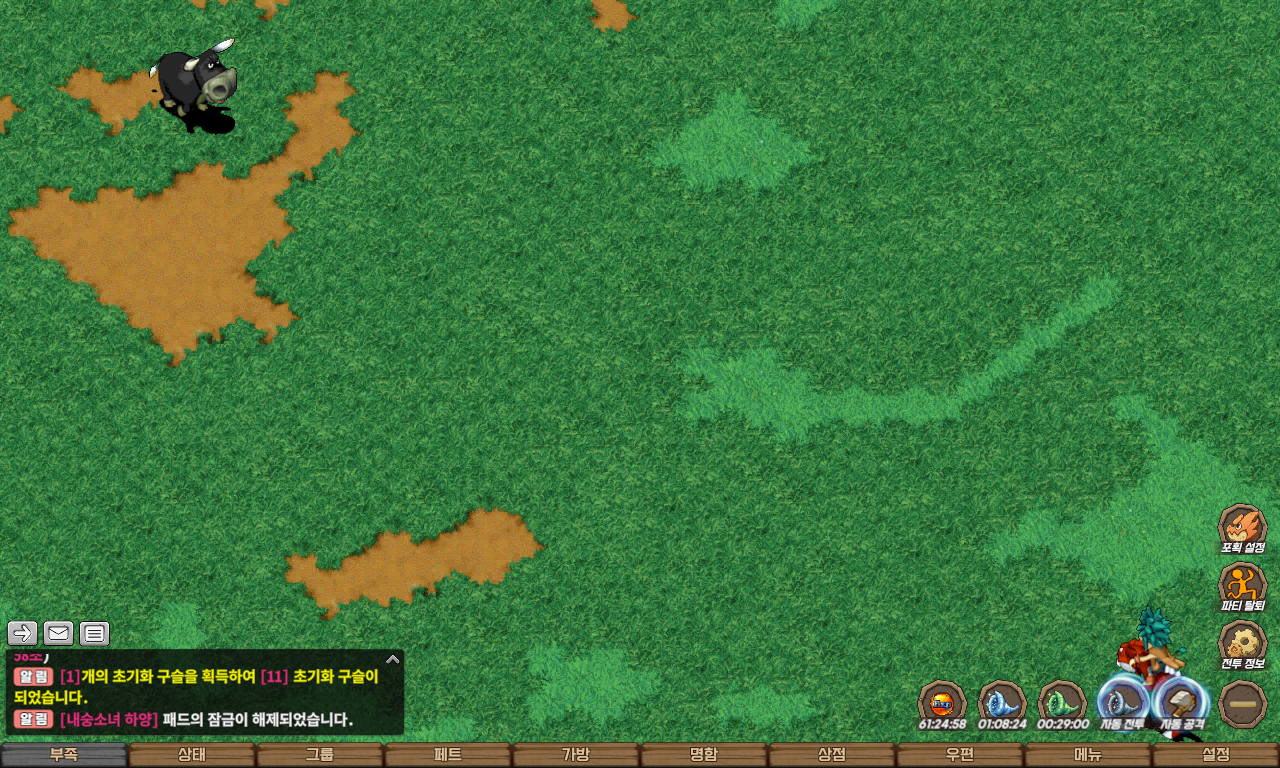Screen dimensions: 1280x768
Task: Select the 그룹 (group) menu button
Action: [319, 755]
